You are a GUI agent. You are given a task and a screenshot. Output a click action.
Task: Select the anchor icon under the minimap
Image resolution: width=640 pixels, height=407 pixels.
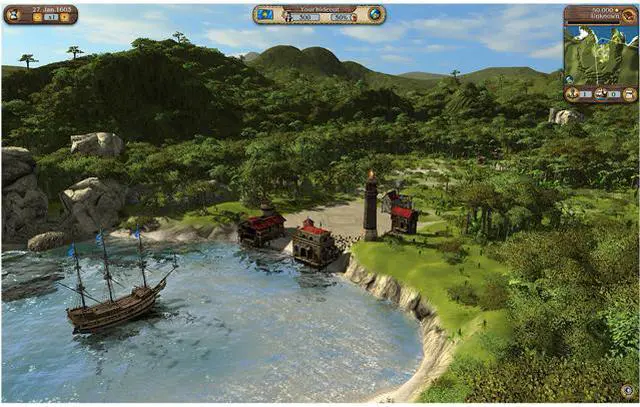572,94
